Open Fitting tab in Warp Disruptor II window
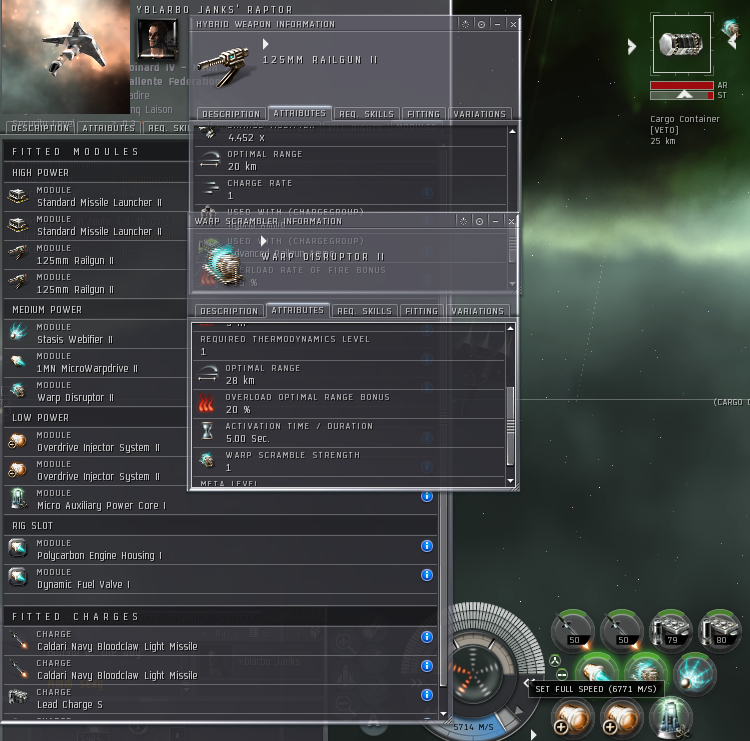The width and height of the screenshot is (750, 741). pyautogui.click(x=421, y=311)
